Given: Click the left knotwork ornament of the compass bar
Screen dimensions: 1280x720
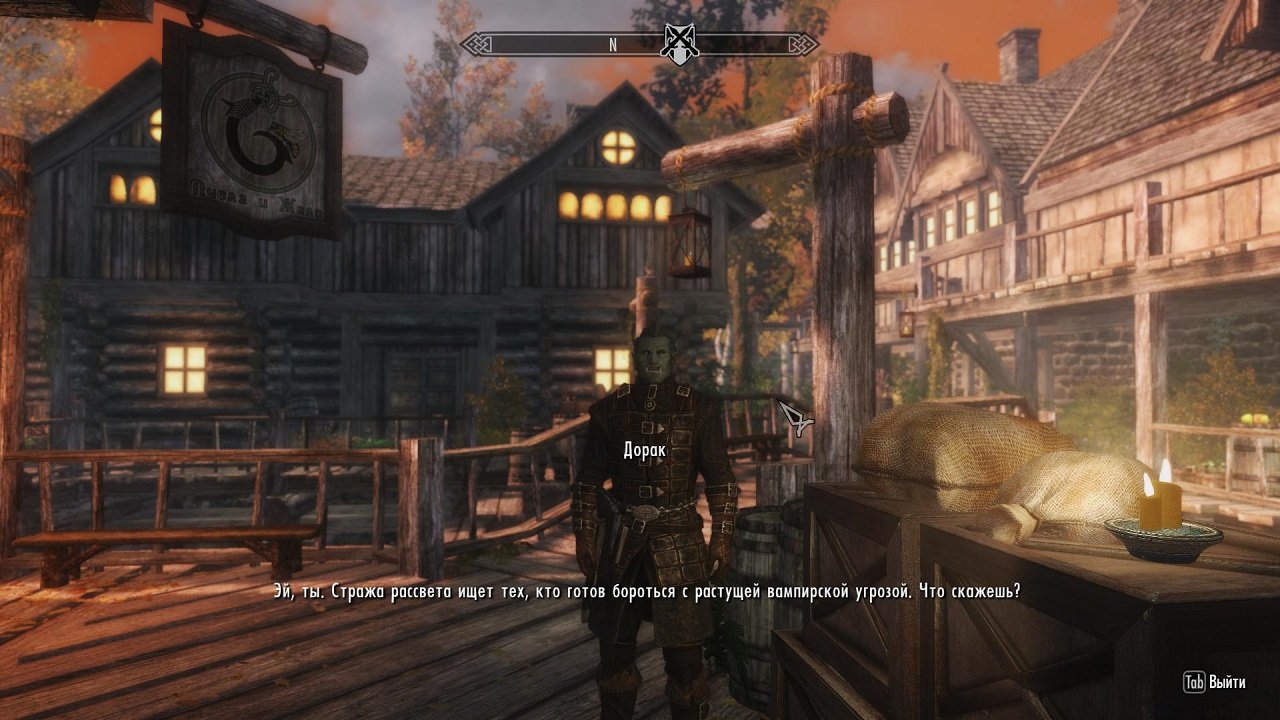Looking at the screenshot, I should 477,43.
